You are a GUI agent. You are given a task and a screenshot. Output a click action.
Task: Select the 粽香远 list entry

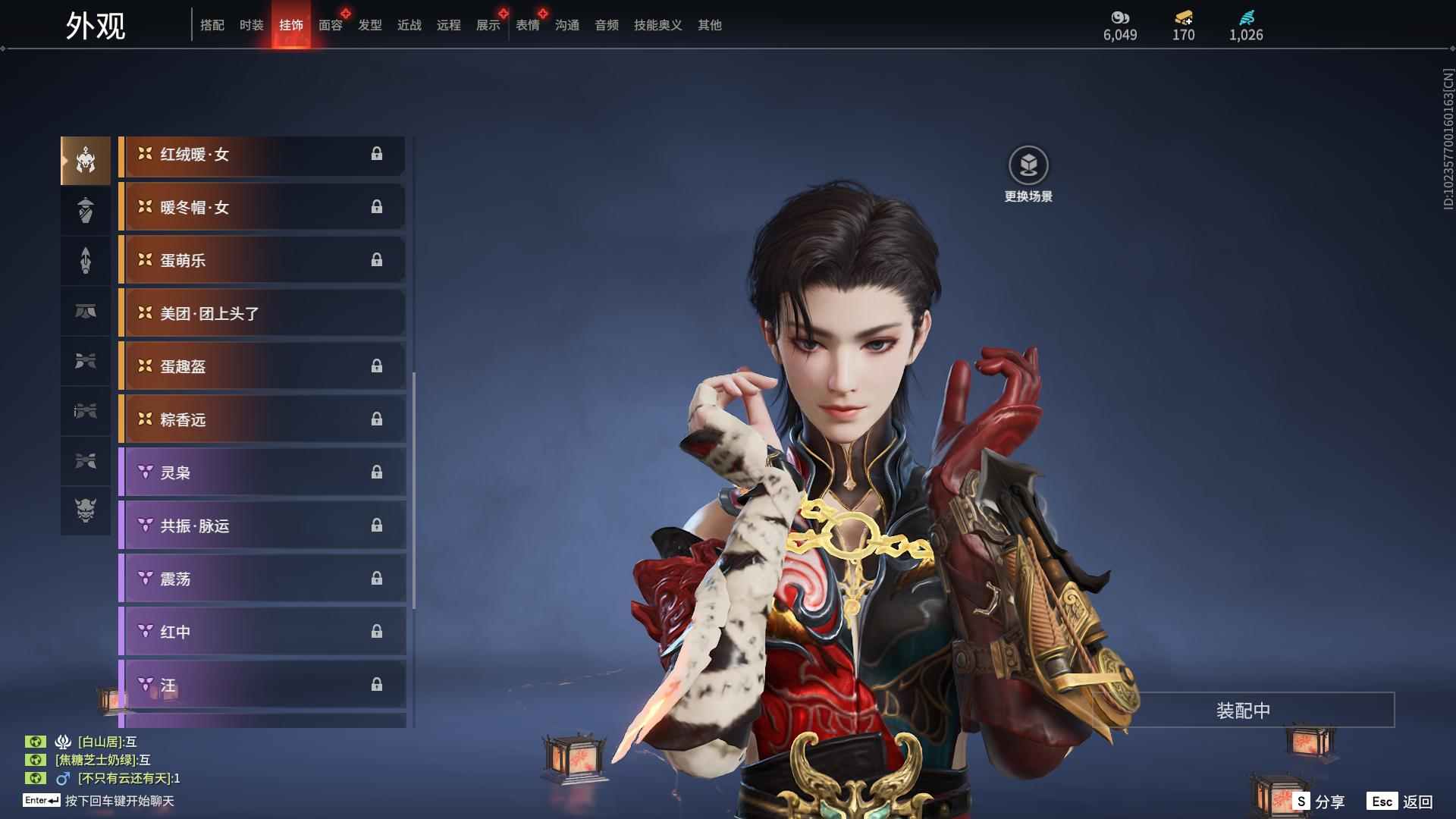[x=262, y=420]
